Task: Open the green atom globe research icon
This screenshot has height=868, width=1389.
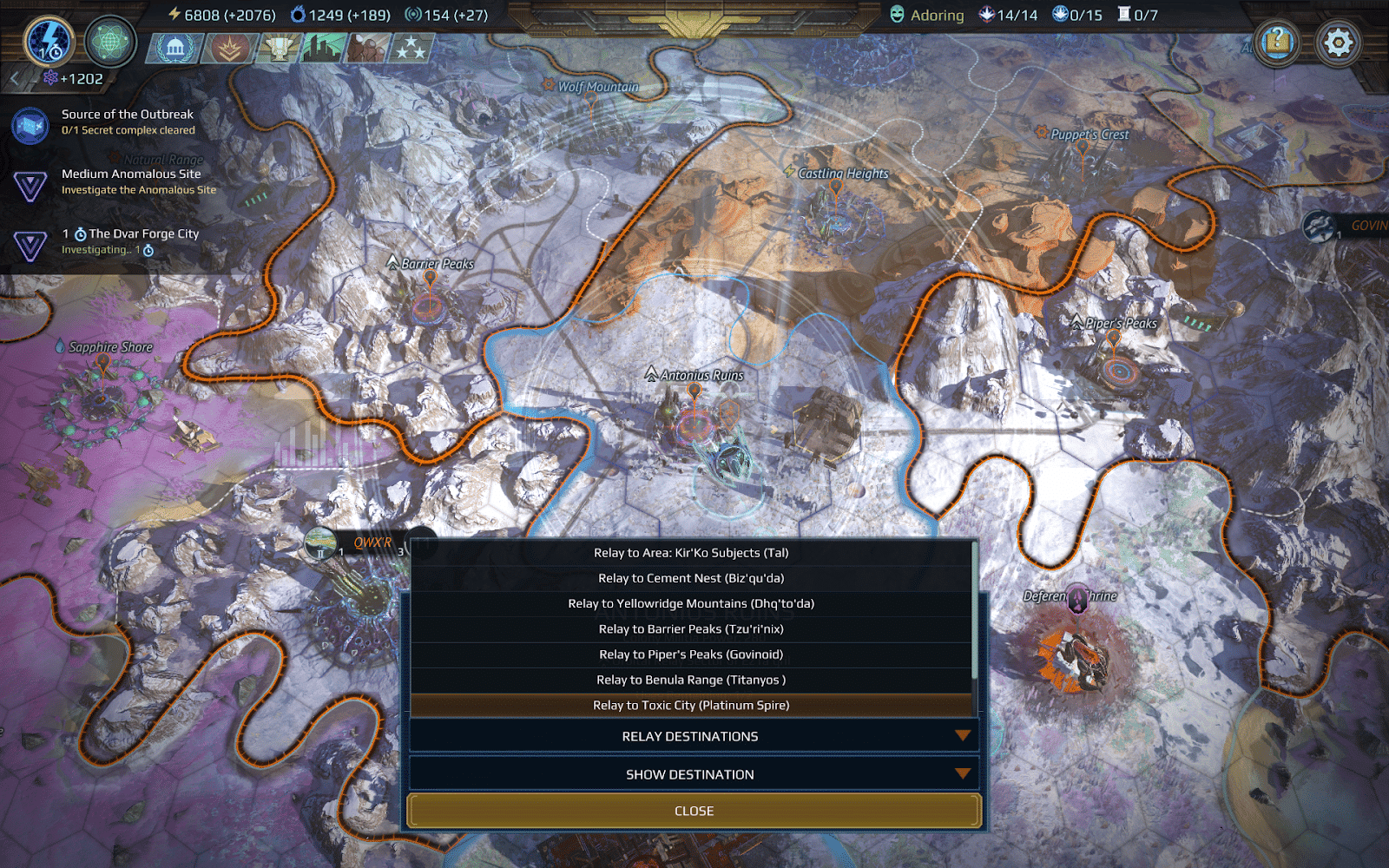Action: tap(110, 42)
